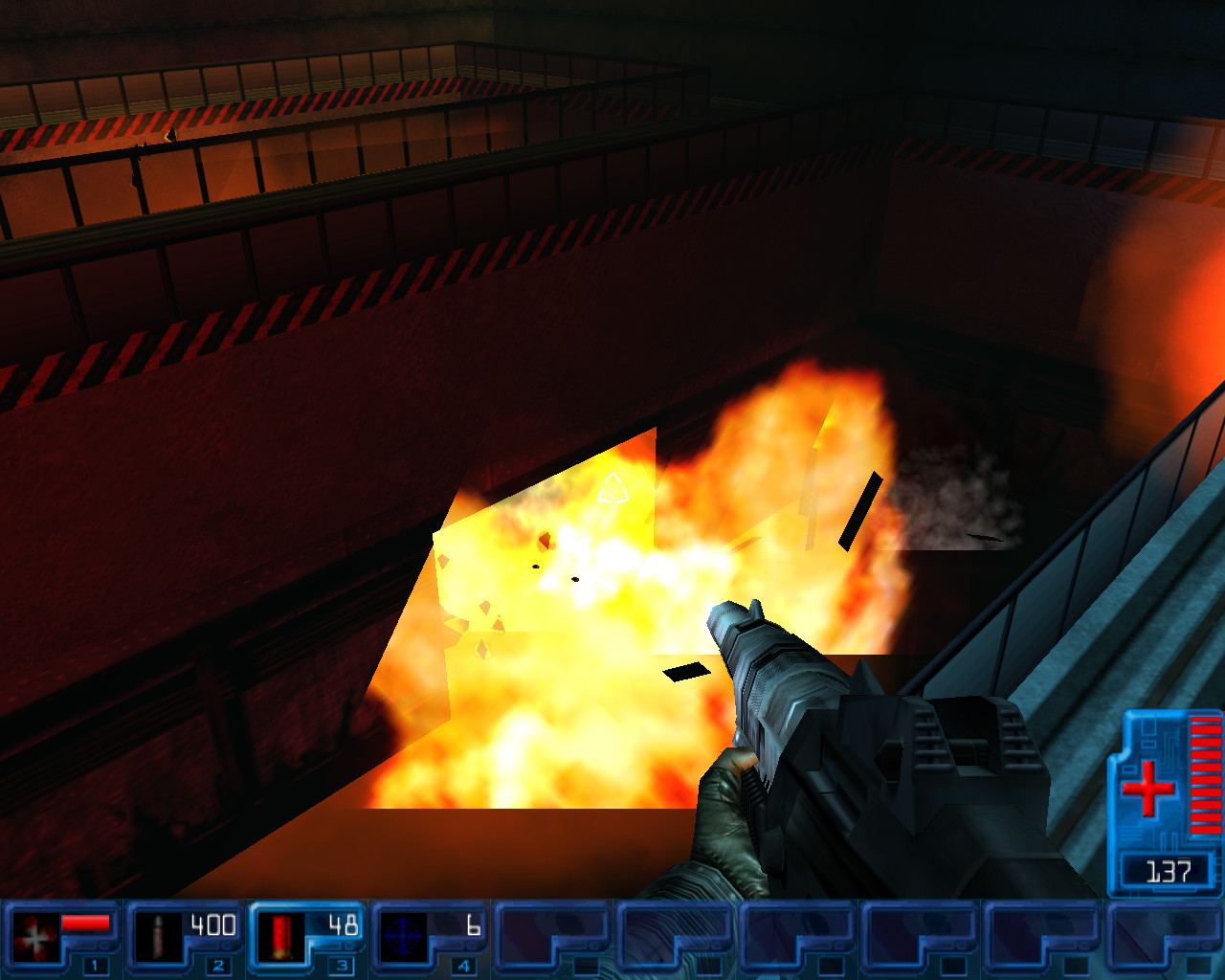Screen dimensions: 1225x980
Task: Click the '48' ammo counter
Action: click(x=345, y=924)
